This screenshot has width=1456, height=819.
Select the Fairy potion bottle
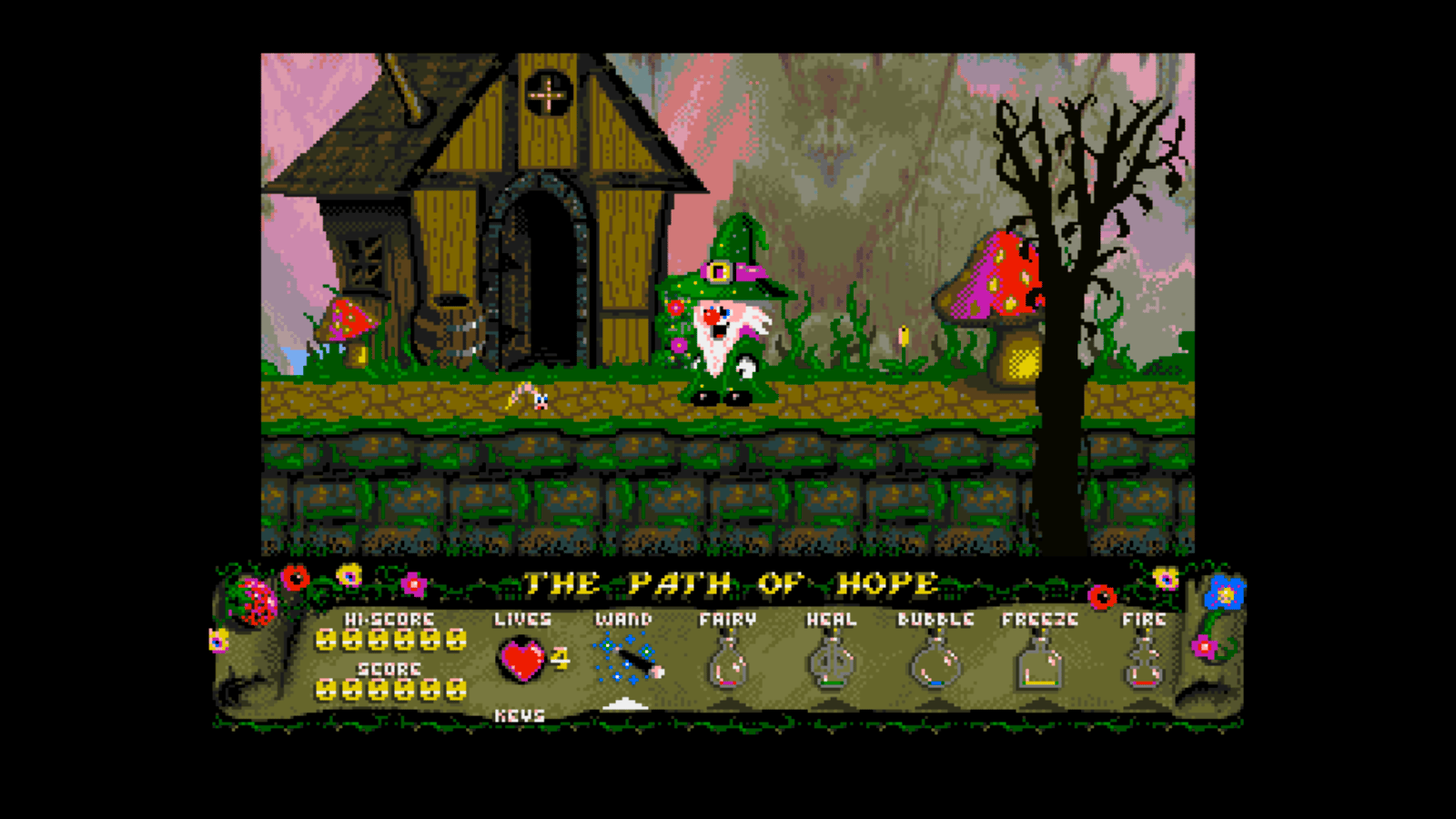727,664
